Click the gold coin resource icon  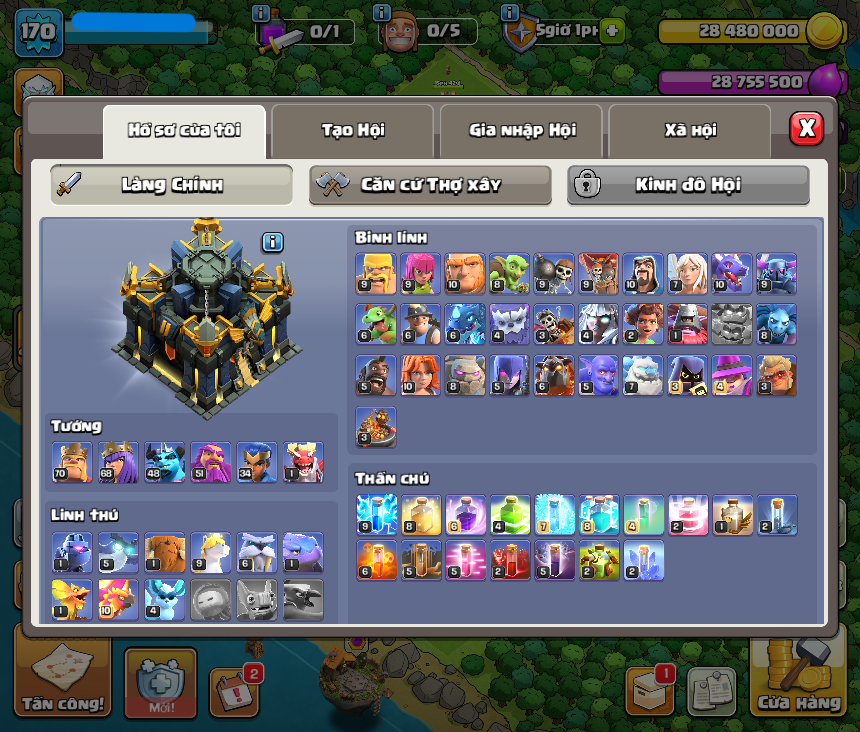click(x=824, y=31)
